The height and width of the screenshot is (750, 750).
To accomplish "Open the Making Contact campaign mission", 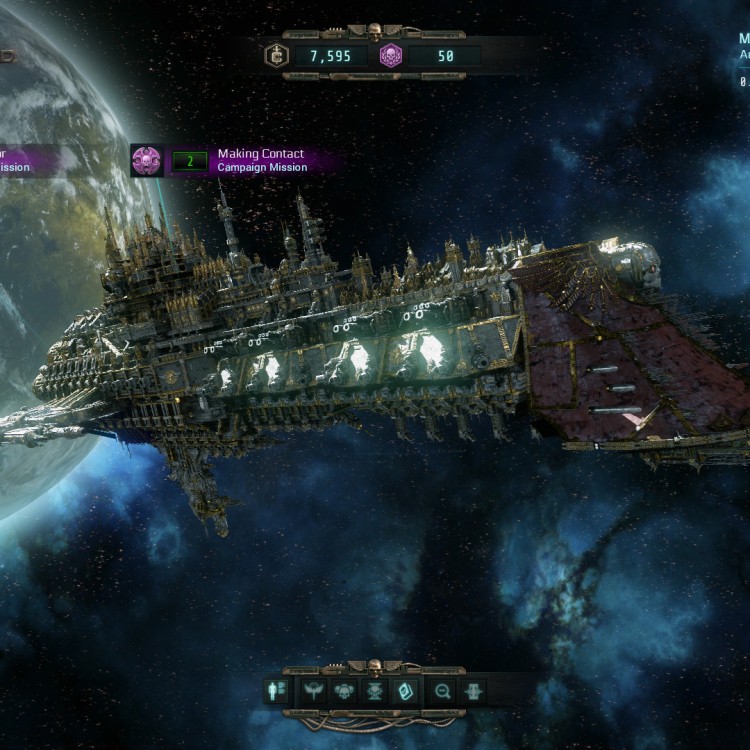I will click(262, 161).
